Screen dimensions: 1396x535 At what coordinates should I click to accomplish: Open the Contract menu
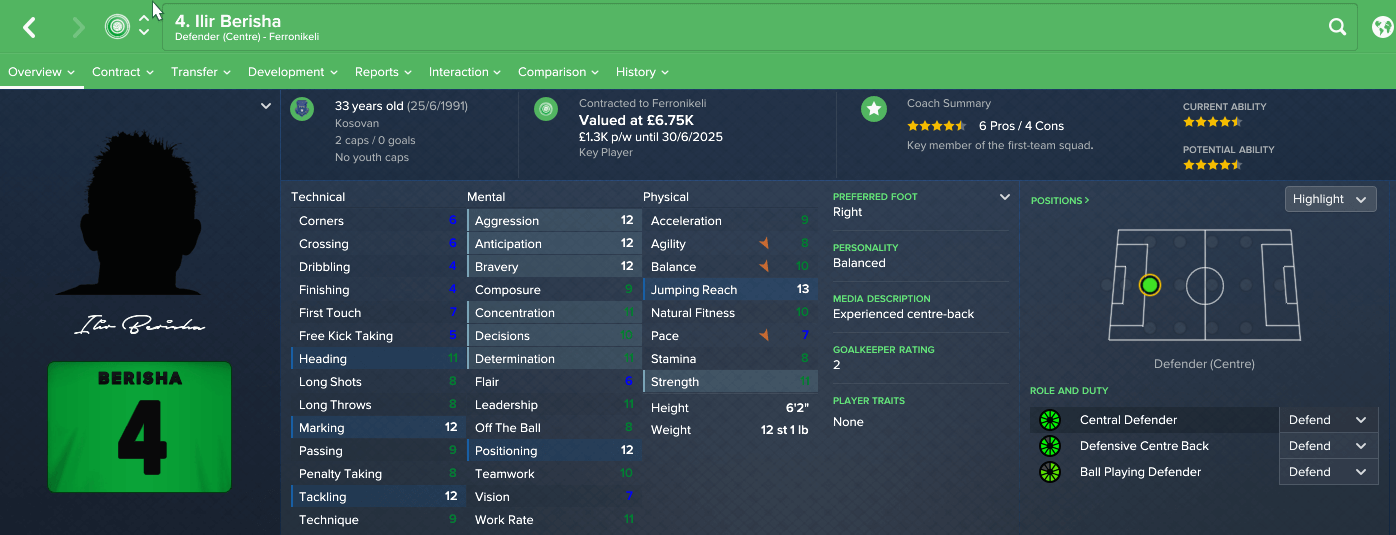coord(122,72)
